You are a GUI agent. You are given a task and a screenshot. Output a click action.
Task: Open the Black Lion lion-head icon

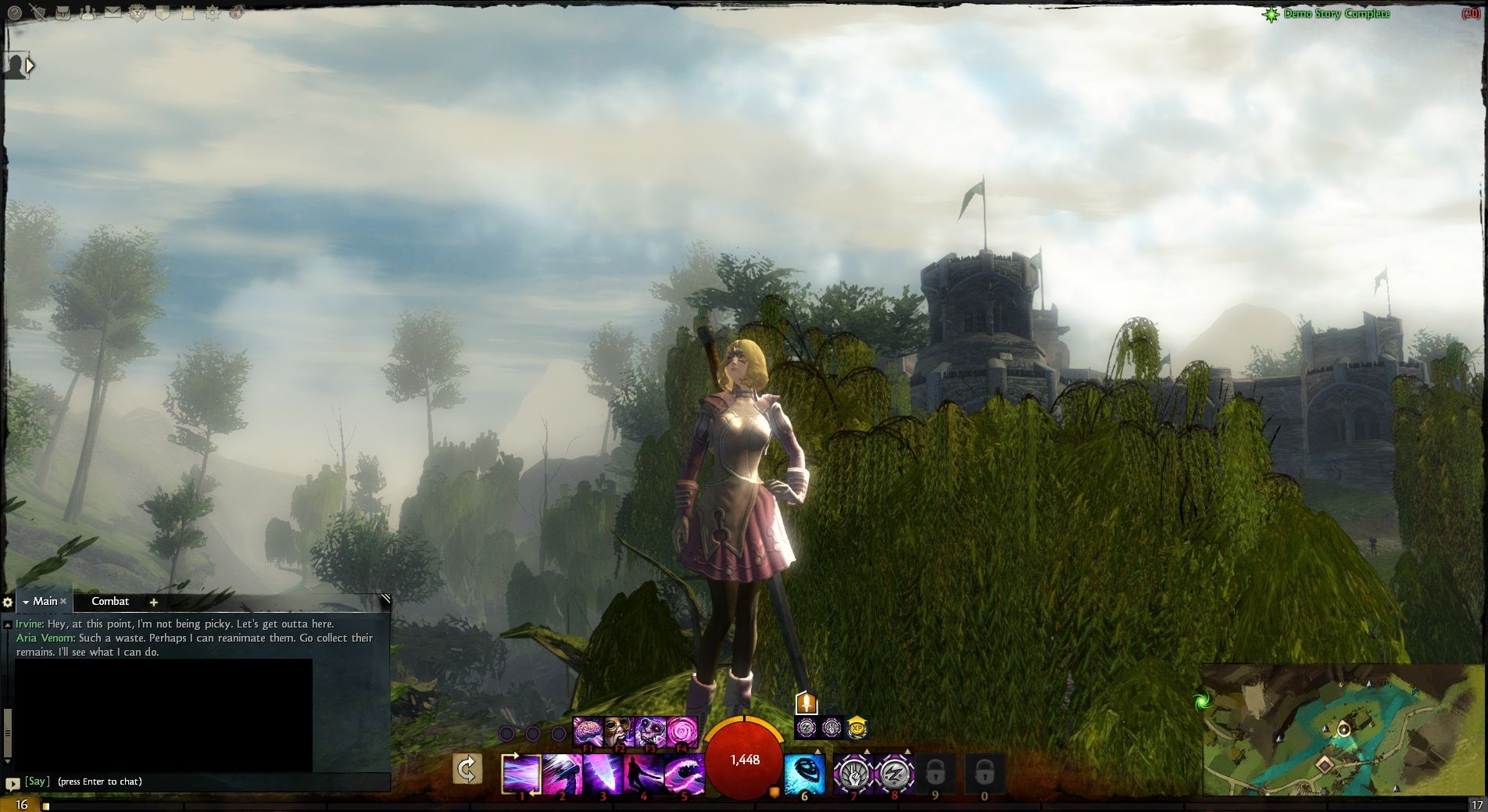(x=138, y=13)
